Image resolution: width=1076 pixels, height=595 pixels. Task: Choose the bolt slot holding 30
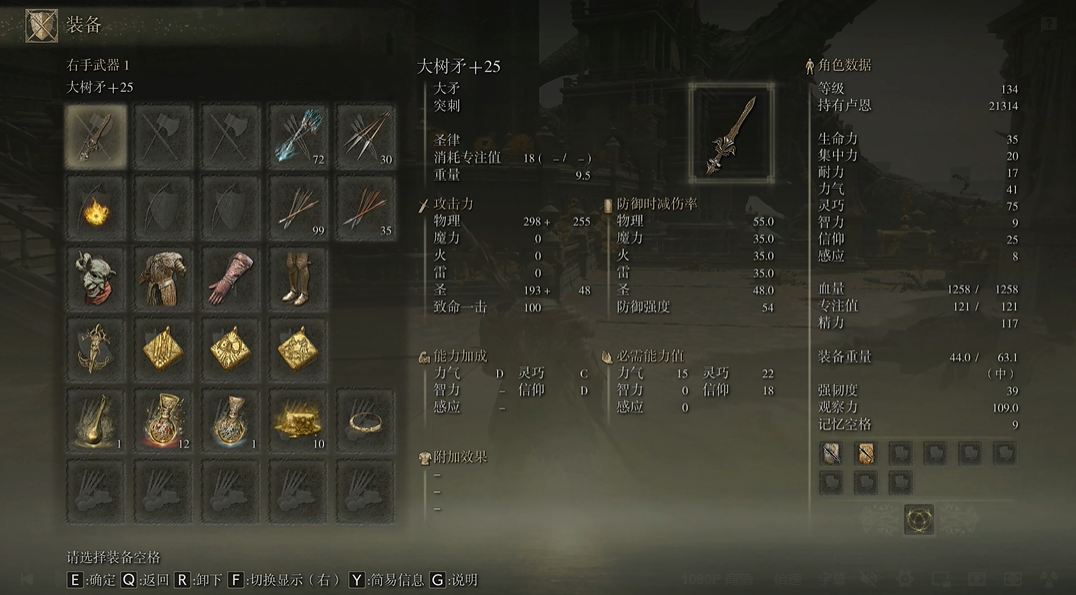[366, 136]
